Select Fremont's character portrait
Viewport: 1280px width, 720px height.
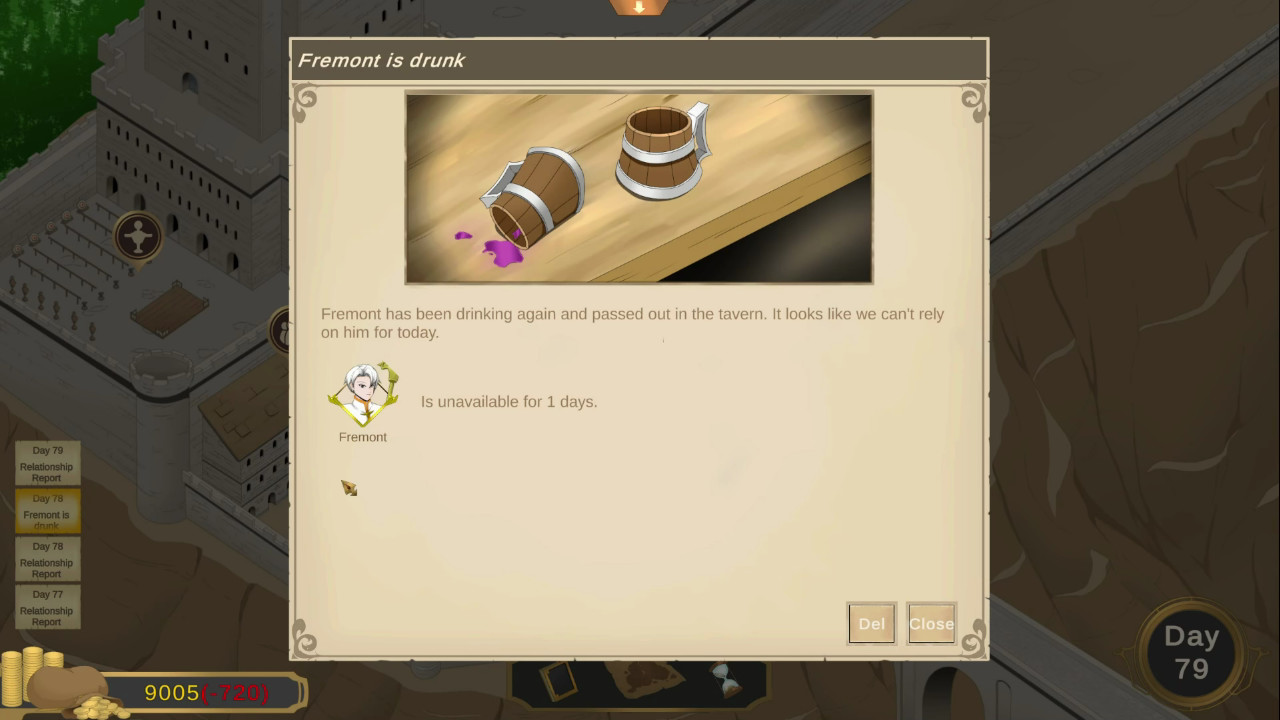pyautogui.click(x=362, y=392)
